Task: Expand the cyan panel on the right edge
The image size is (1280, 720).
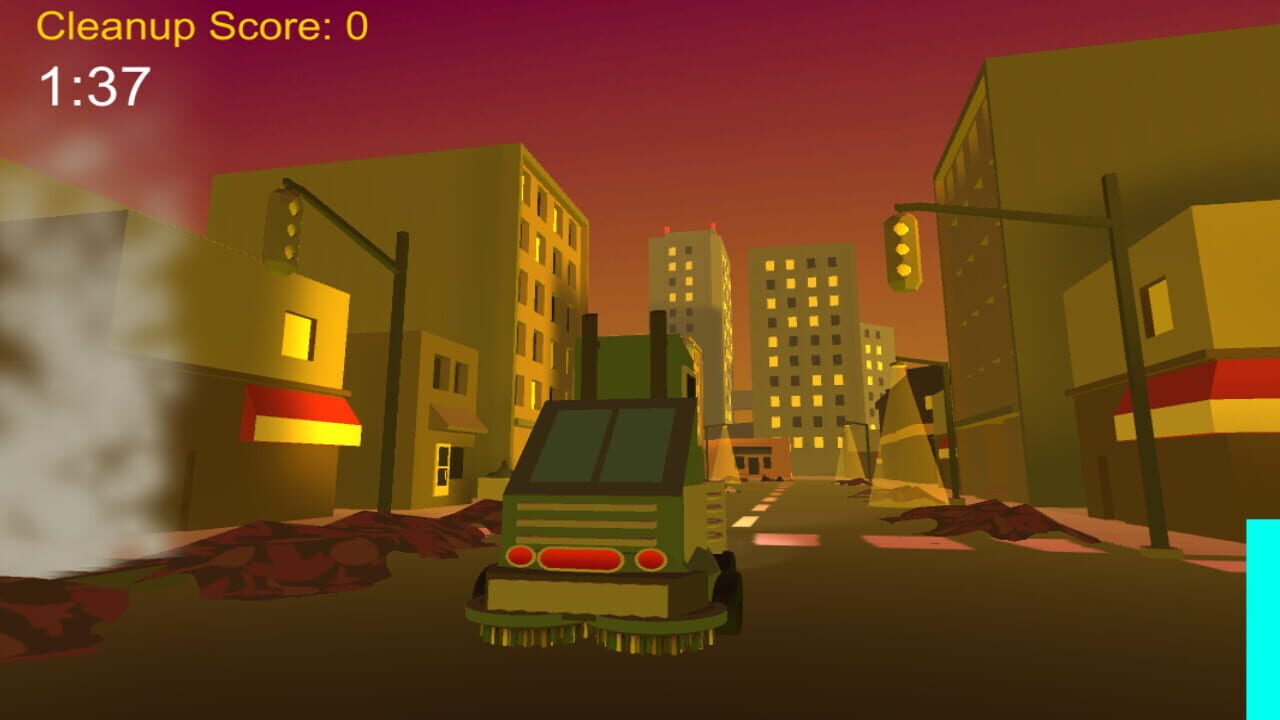Action: (1262, 610)
